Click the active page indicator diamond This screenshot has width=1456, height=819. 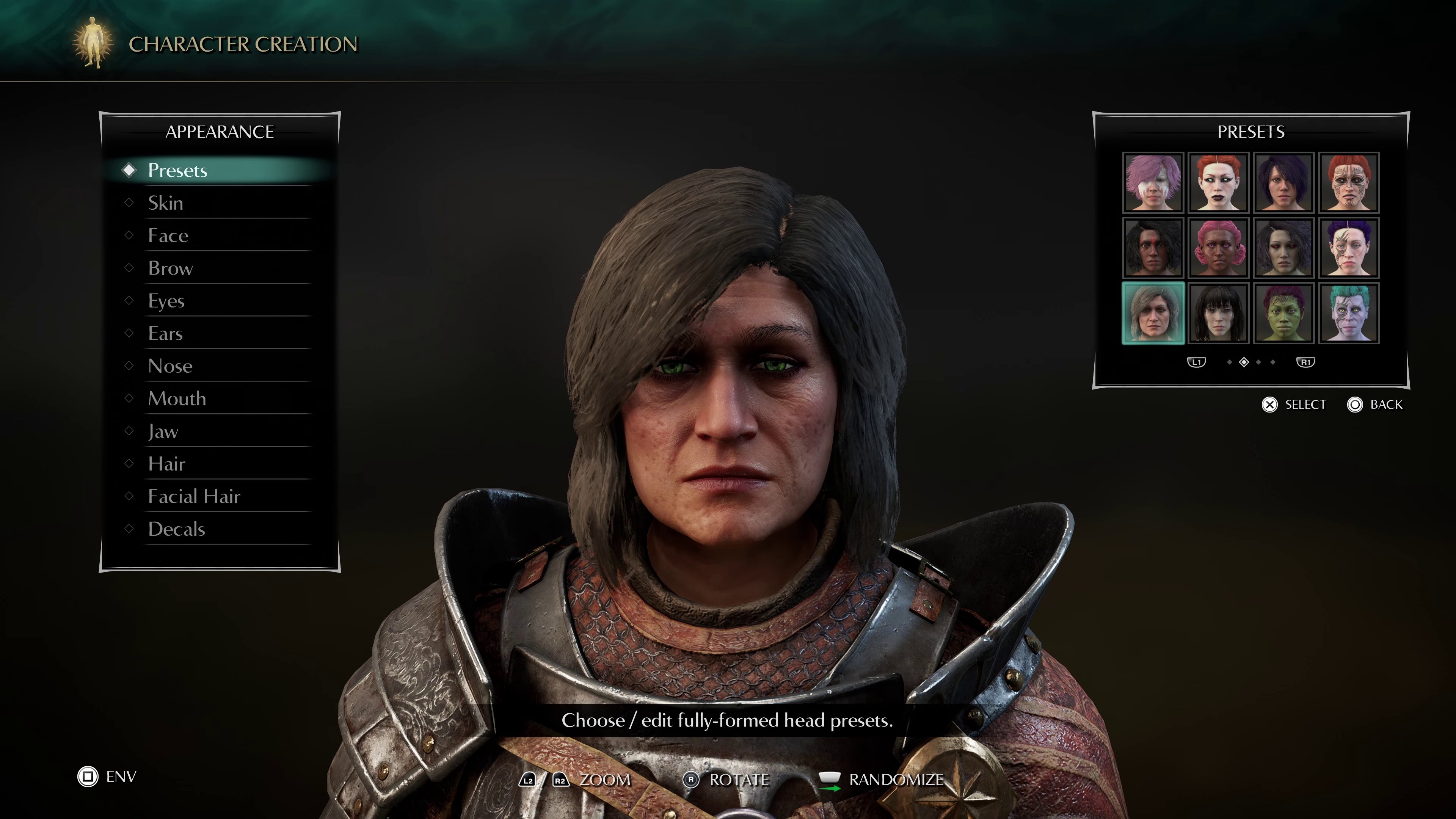pyautogui.click(x=1244, y=362)
